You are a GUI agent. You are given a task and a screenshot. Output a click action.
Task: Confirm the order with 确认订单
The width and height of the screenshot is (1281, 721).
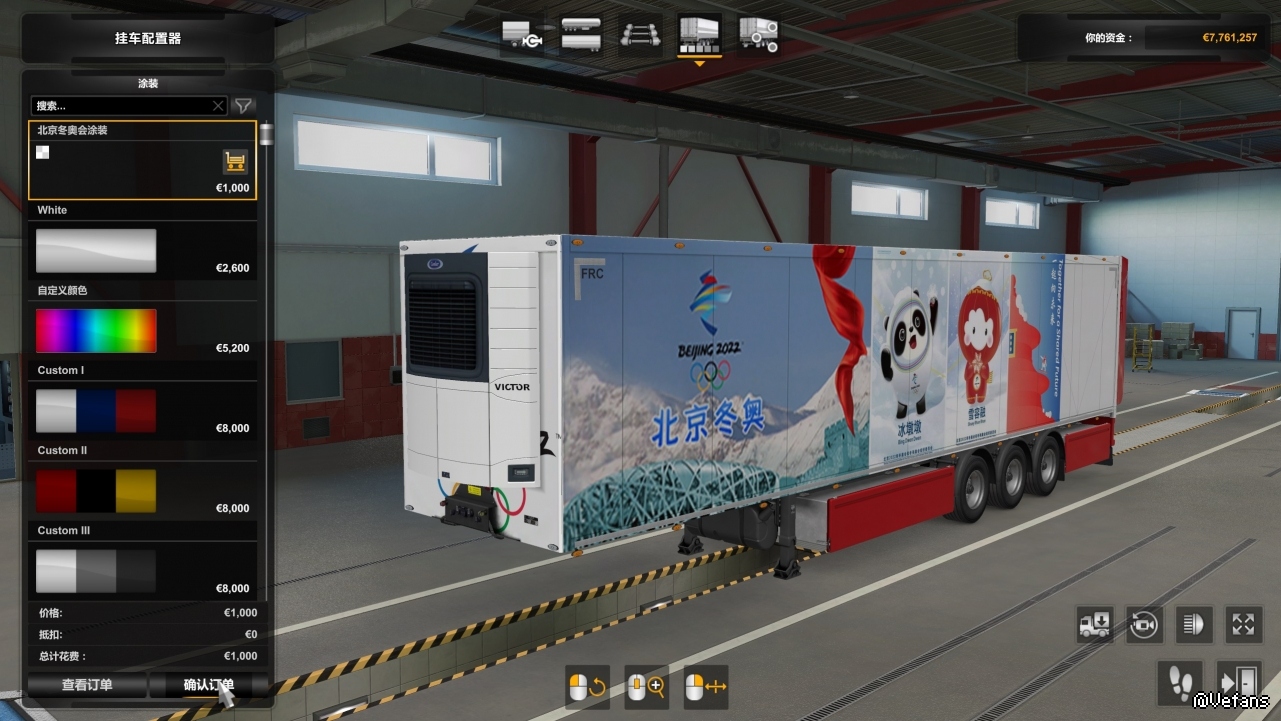pos(208,685)
